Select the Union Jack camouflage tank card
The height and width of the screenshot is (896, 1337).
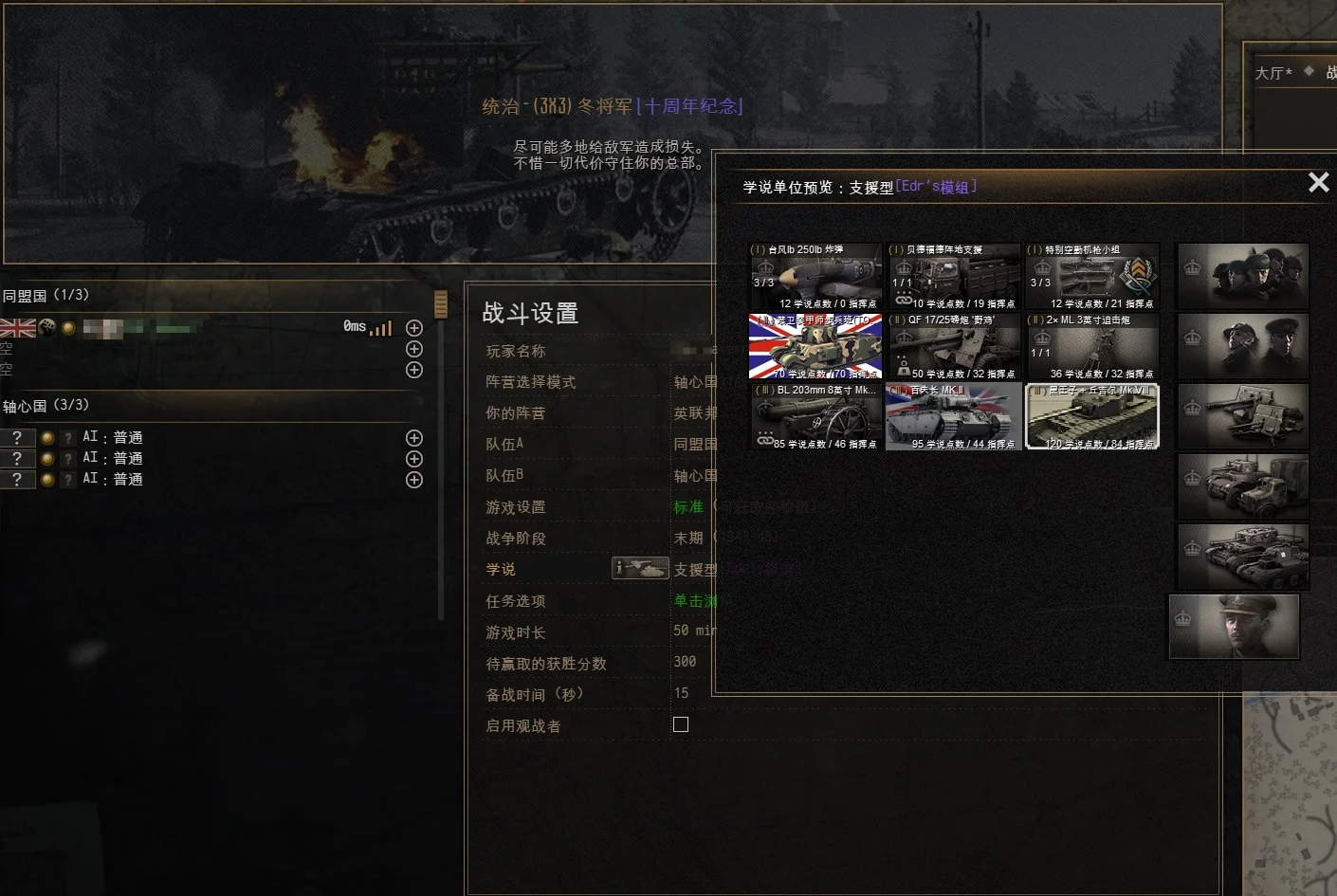(815, 347)
